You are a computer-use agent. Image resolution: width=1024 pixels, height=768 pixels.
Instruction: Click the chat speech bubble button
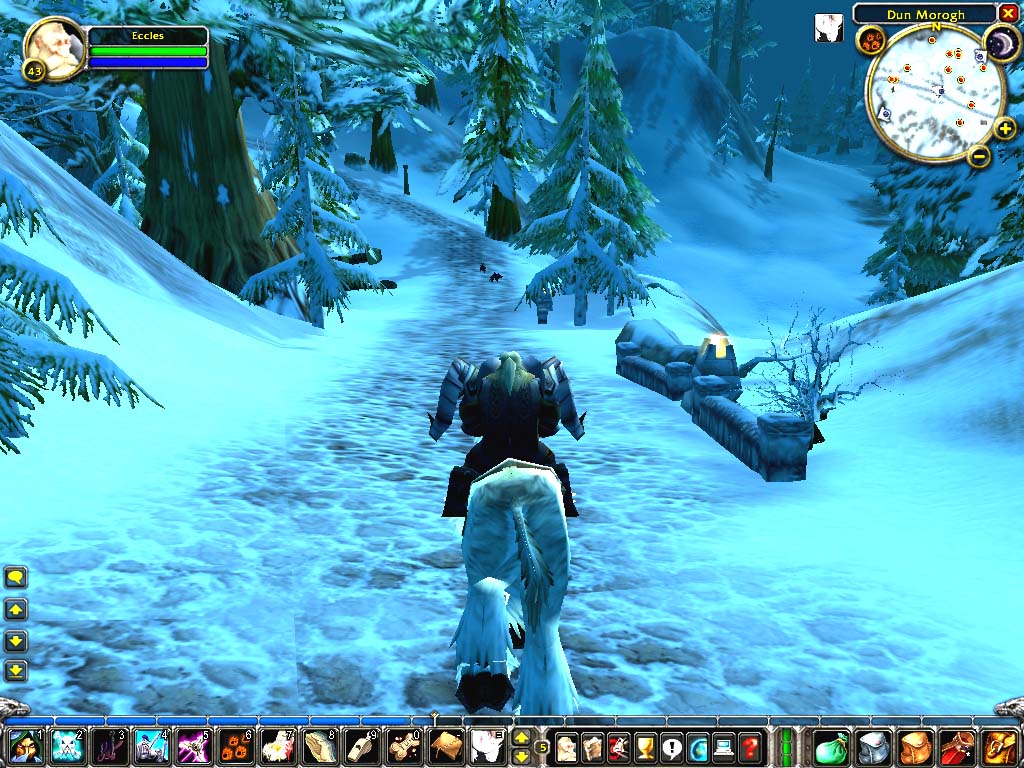[x=16, y=577]
